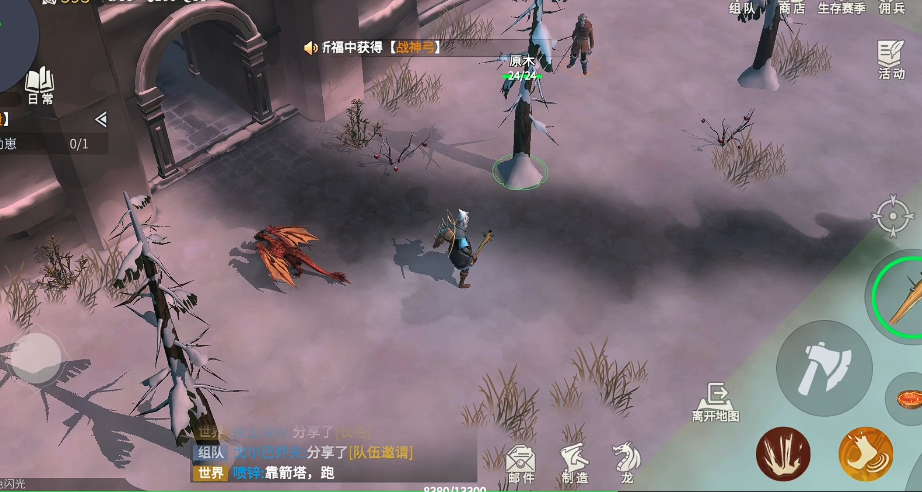Open the 龙 dragon menu
This screenshot has width=922, height=492.
tap(626, 462)
